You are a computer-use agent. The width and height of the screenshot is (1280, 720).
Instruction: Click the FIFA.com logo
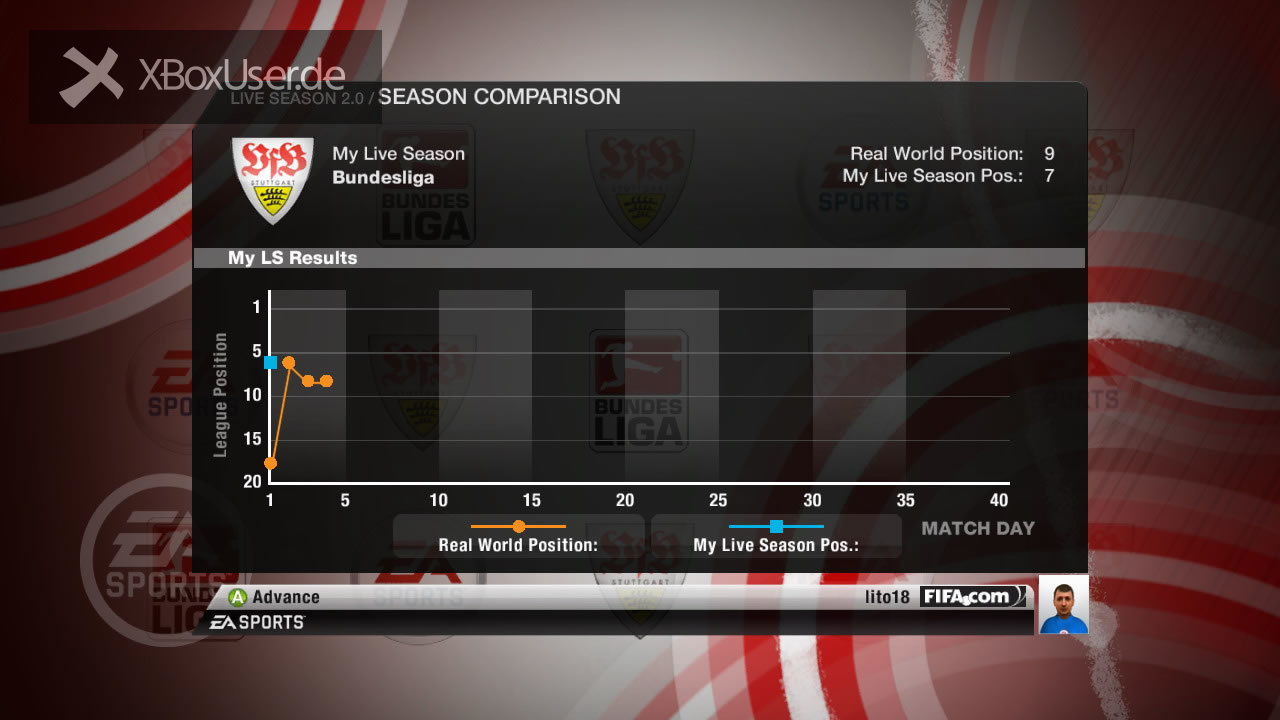(x=973, y=597)
